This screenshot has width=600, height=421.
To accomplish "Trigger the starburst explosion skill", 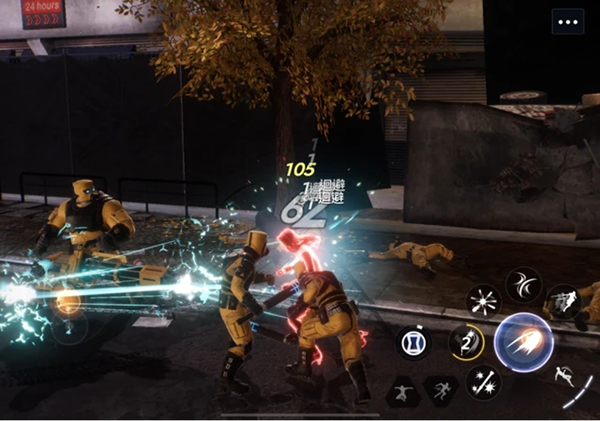I will (484, 300).
